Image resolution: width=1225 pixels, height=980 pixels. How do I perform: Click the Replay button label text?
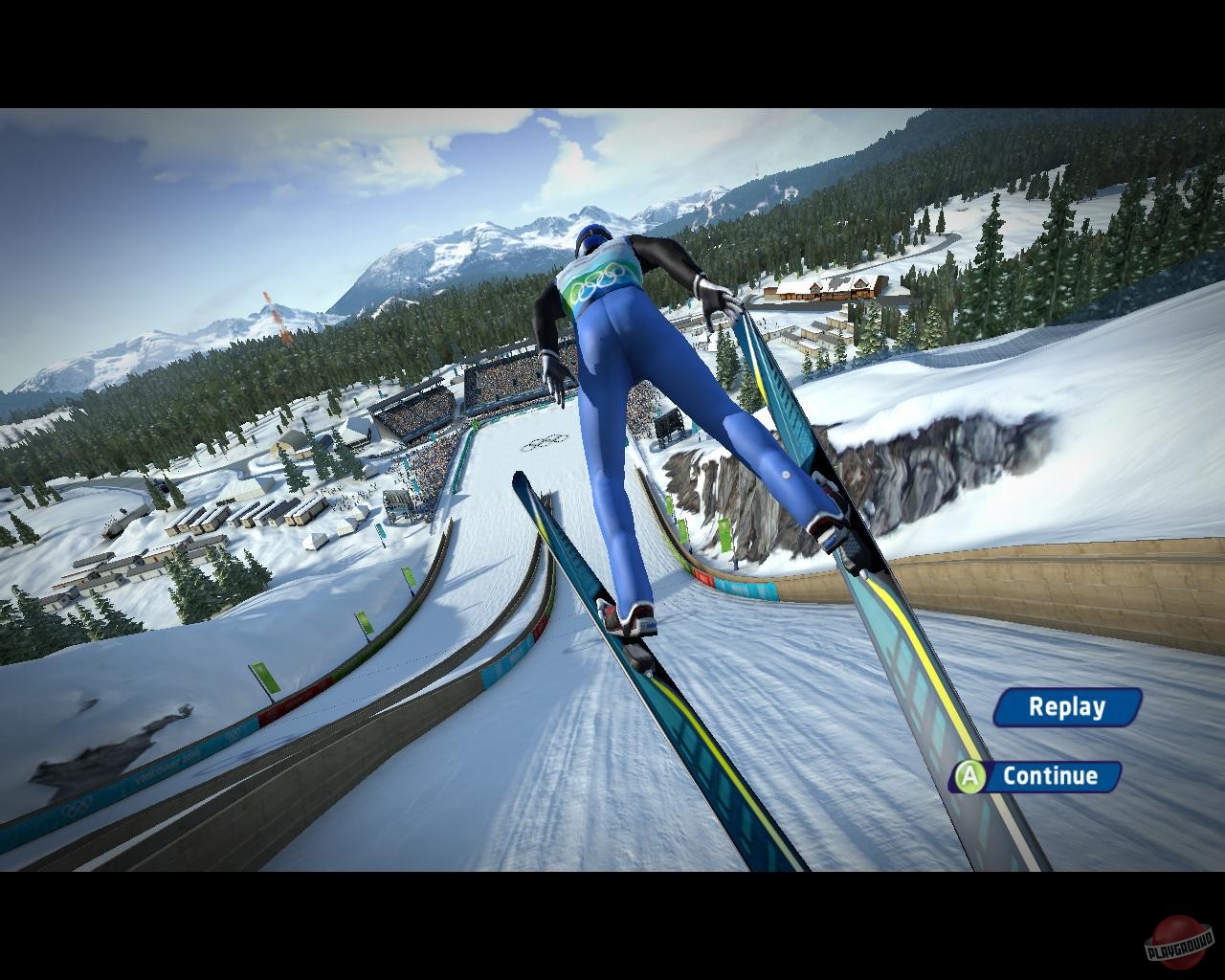tap(1065, 708)
